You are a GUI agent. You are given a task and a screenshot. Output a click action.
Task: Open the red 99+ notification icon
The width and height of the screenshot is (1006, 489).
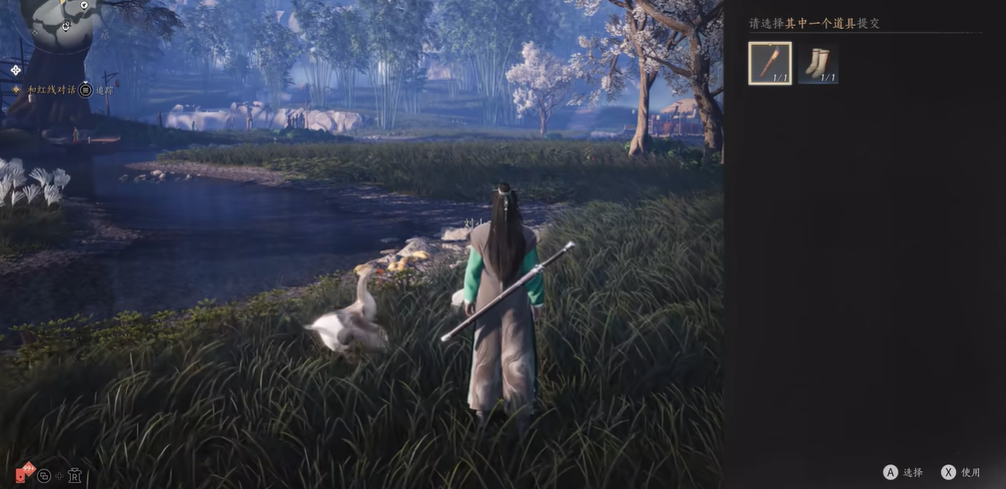point(24,473)
